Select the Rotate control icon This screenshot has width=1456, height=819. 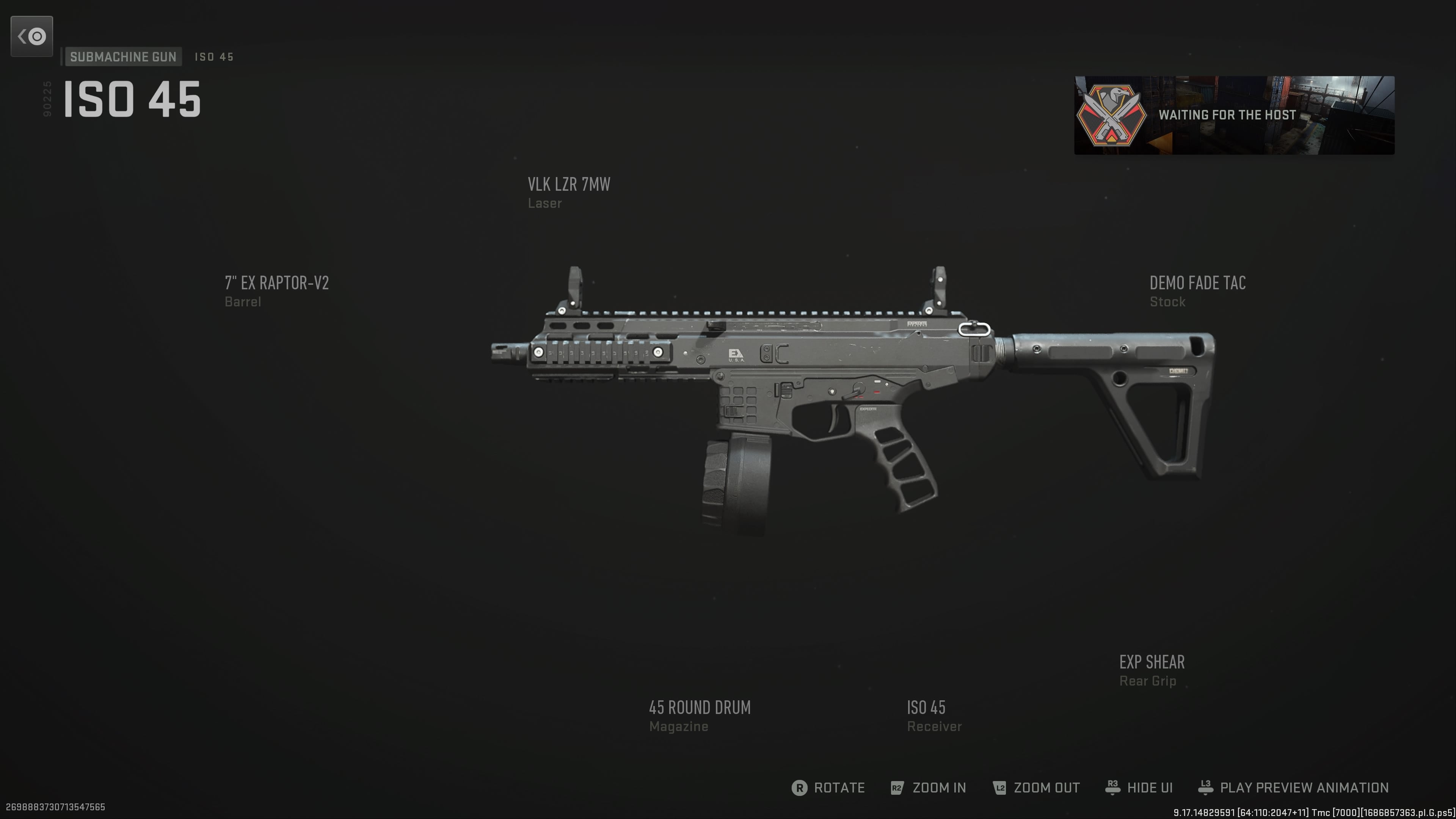tap(800, 788)
